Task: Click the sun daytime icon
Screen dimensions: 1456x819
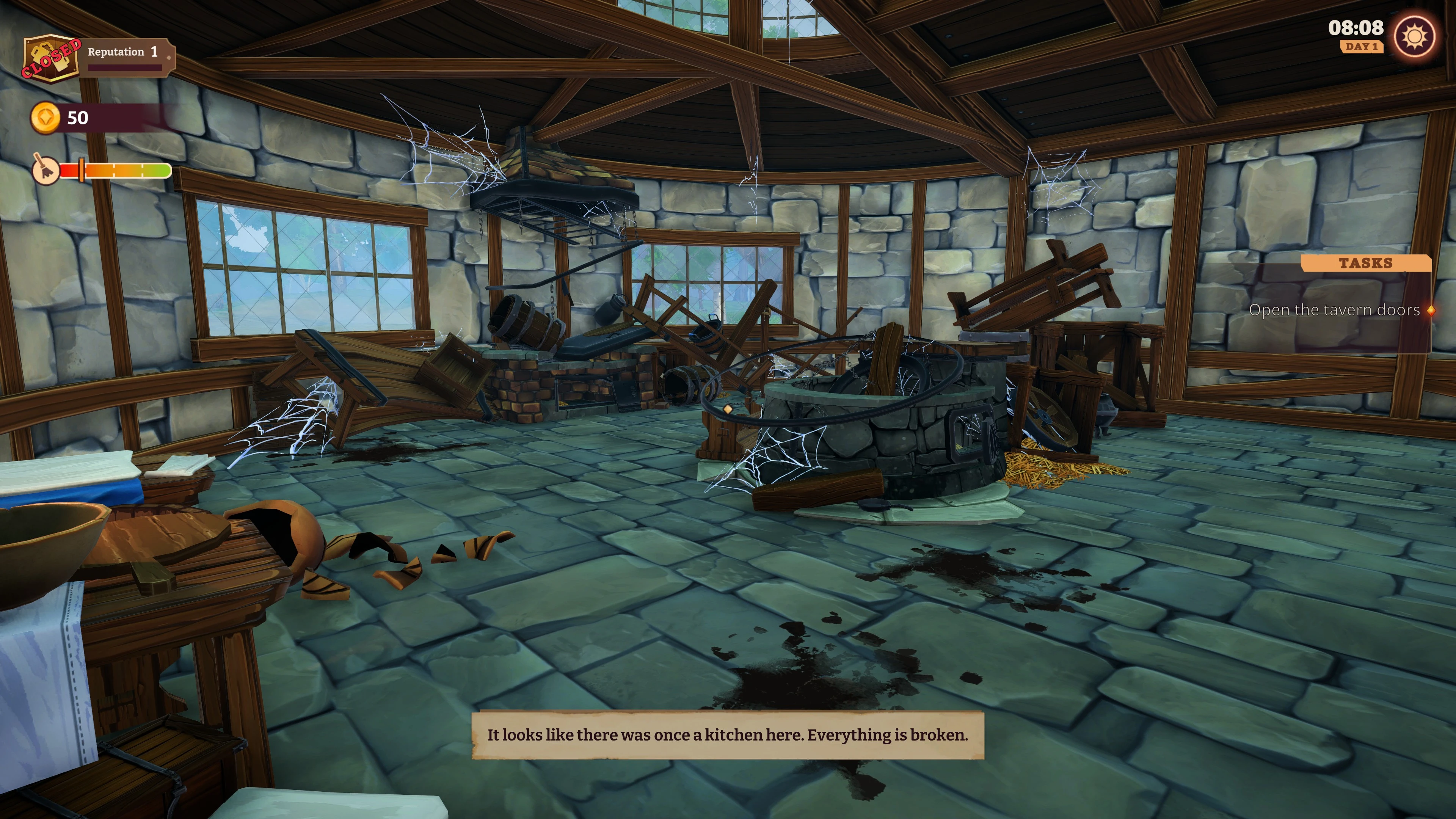Action: pos(1414,37)
